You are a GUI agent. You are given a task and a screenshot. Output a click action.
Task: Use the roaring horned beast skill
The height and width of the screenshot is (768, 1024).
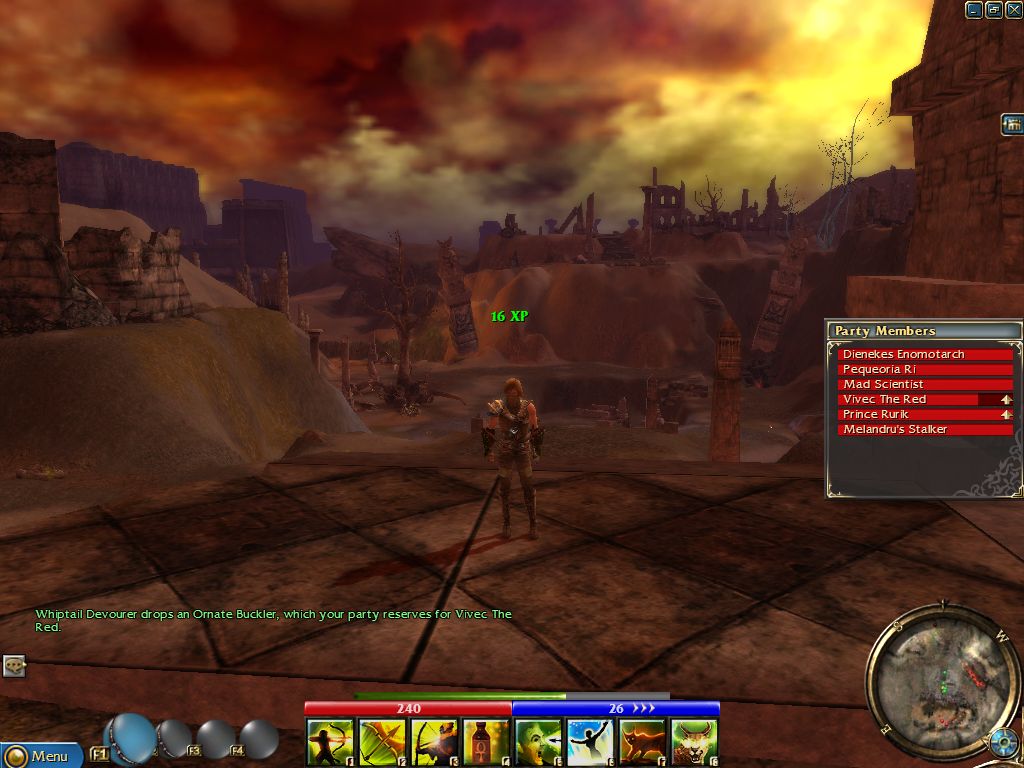point(694,742)
